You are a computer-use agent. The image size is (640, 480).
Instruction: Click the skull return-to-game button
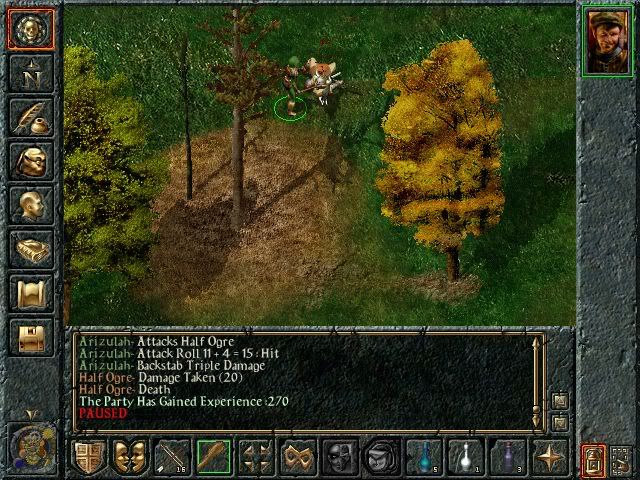(29, 29)
